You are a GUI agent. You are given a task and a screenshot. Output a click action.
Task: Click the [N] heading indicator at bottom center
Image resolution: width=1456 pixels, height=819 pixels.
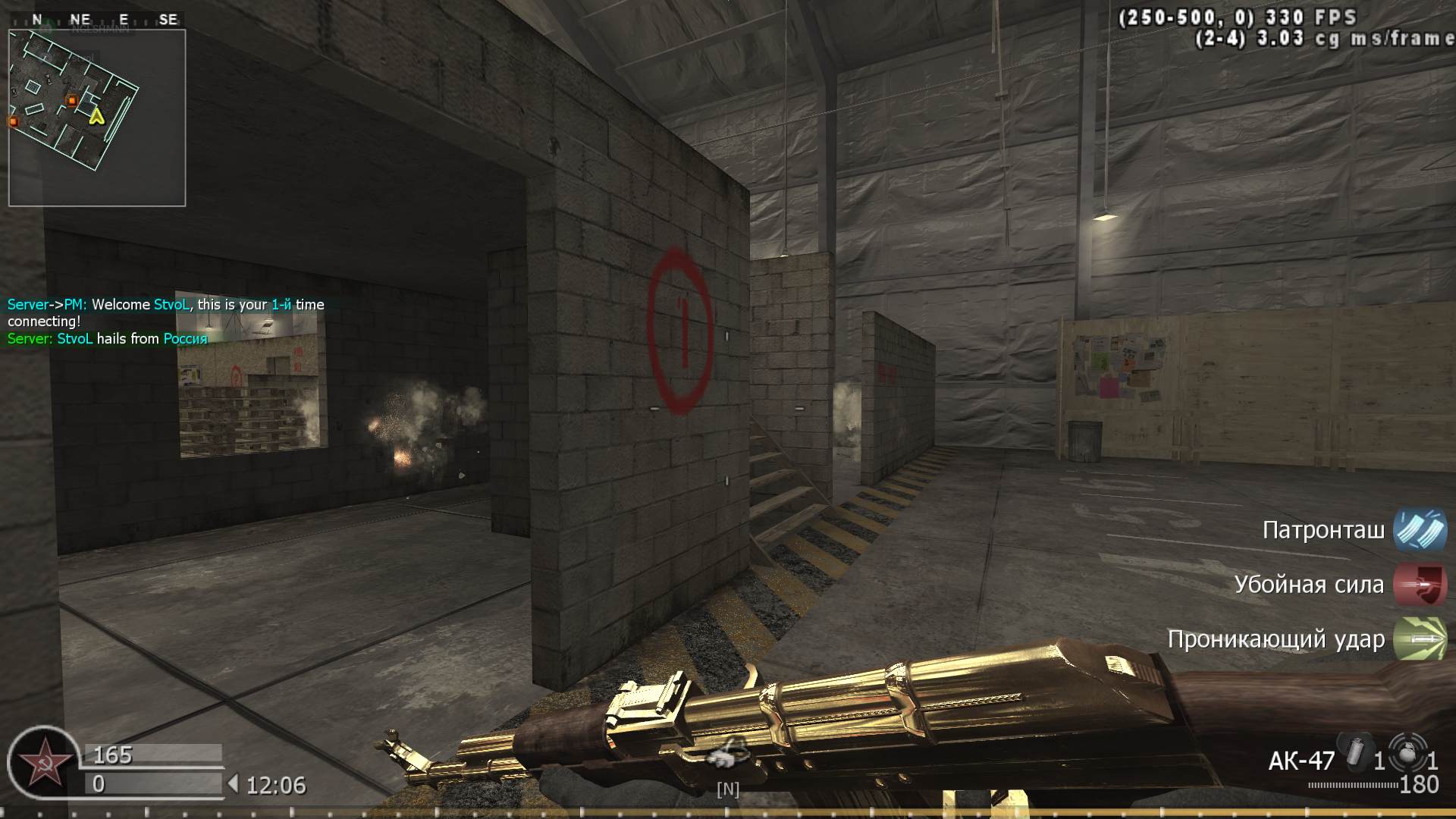click(727, 789)
